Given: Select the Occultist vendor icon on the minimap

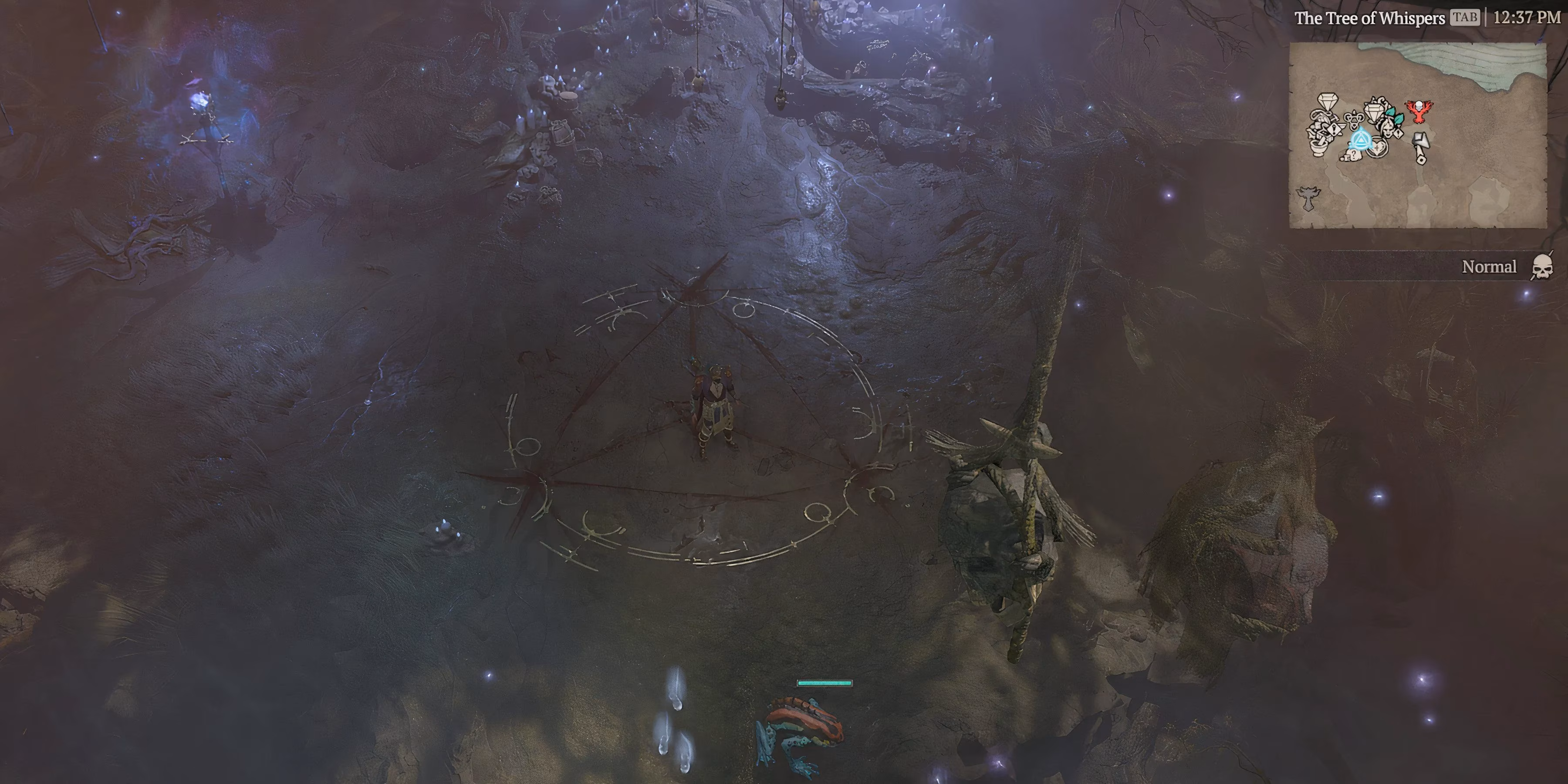Looking at the screenshot, I should pos(1354,120).
